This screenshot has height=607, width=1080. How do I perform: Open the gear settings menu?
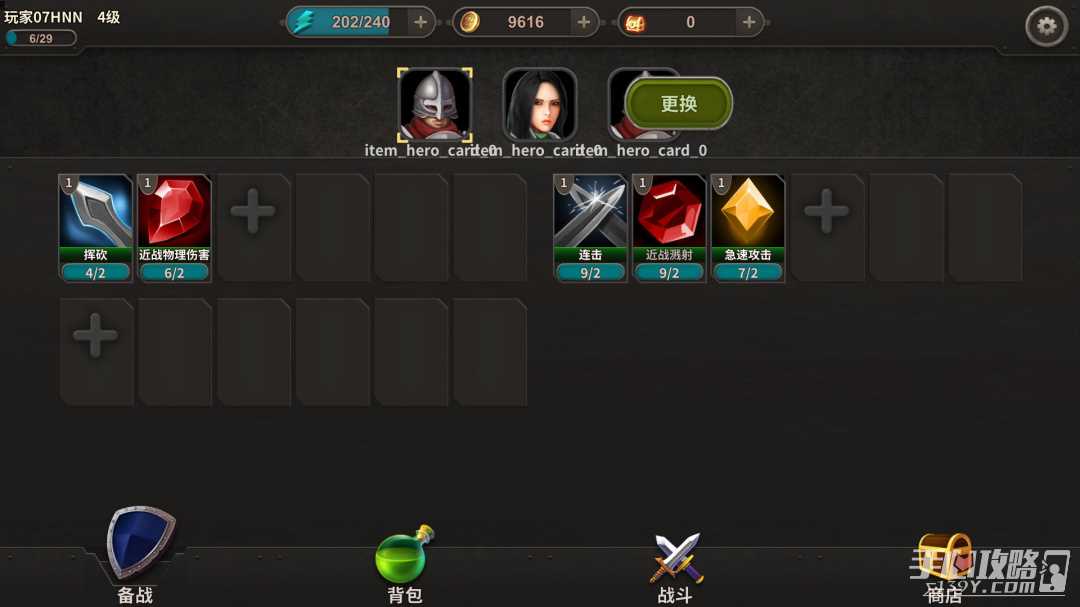pyautogui.click(x=1046, y=27)
